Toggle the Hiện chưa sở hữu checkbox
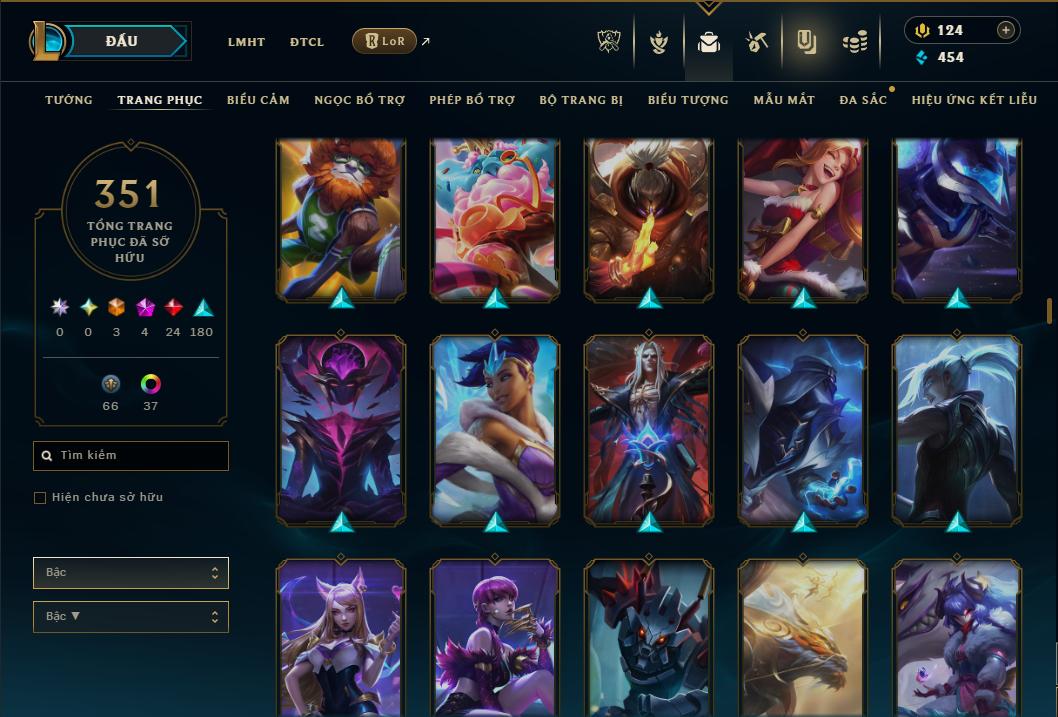This screenshot has width=1058, height=717. (40, 498)
